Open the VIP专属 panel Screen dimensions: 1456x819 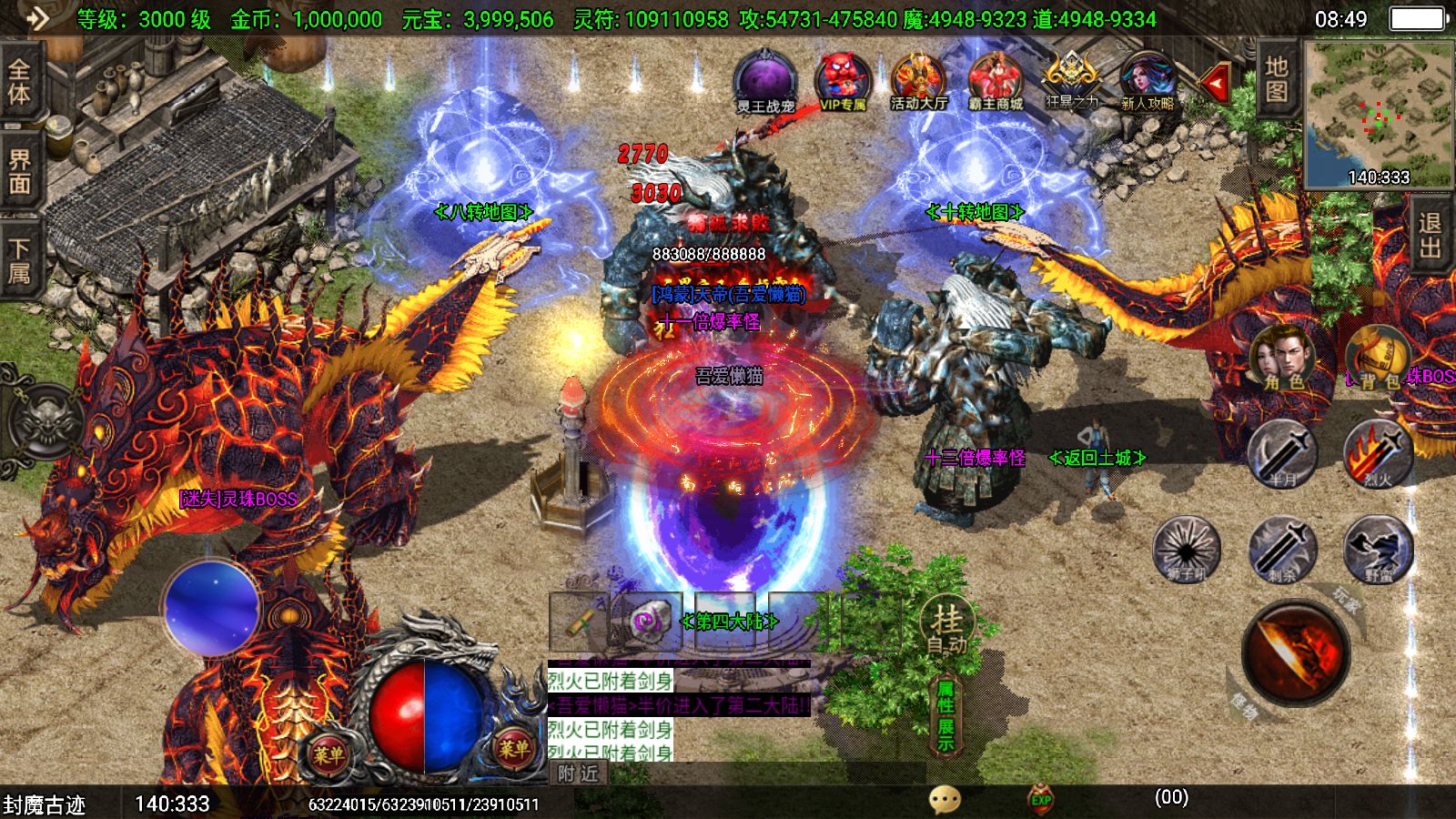coord(843,80)
